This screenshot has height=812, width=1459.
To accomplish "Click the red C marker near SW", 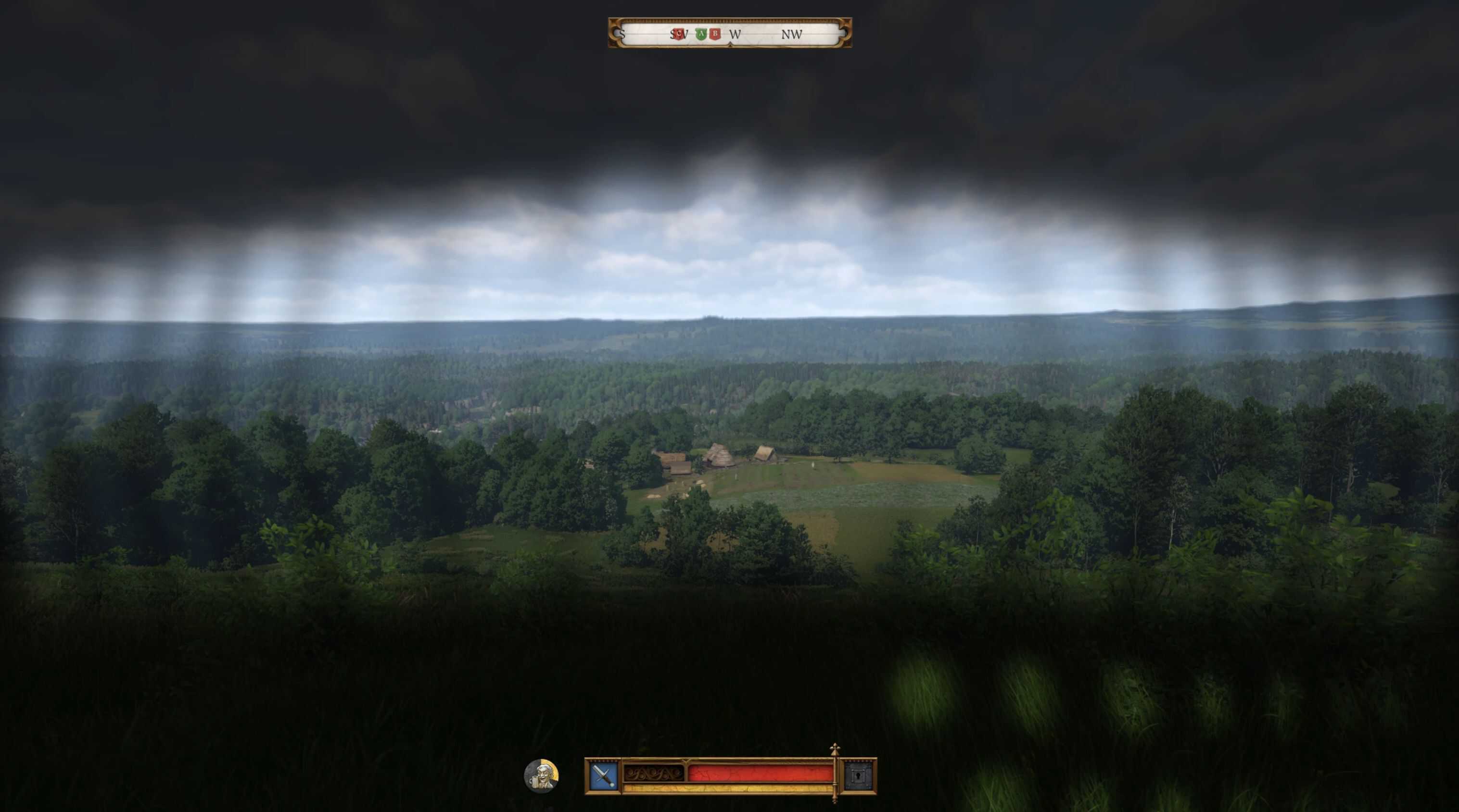I will coord(678,34).
